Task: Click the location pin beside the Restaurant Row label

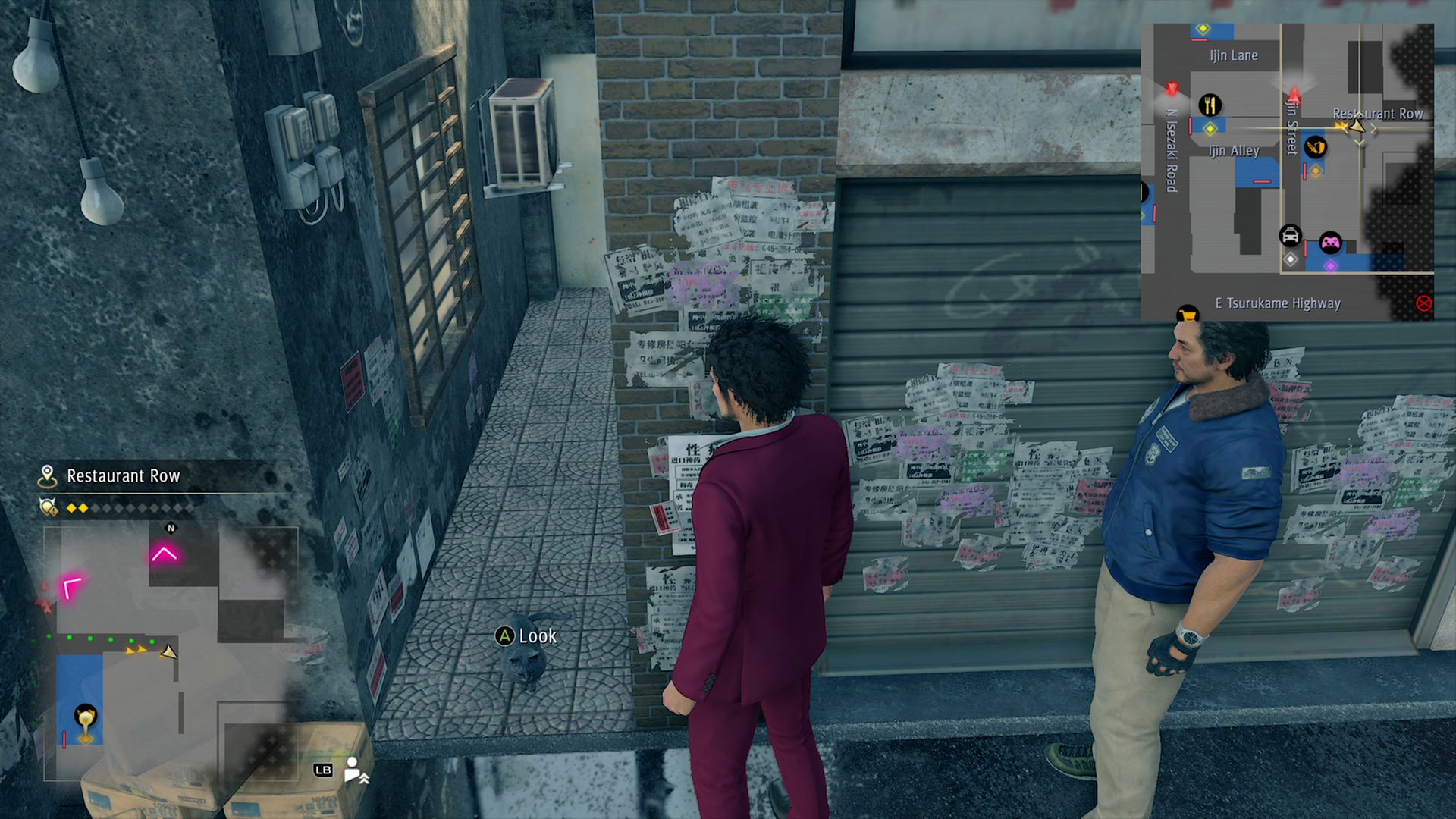Action: pyautogui.click(x=47, y=475)
